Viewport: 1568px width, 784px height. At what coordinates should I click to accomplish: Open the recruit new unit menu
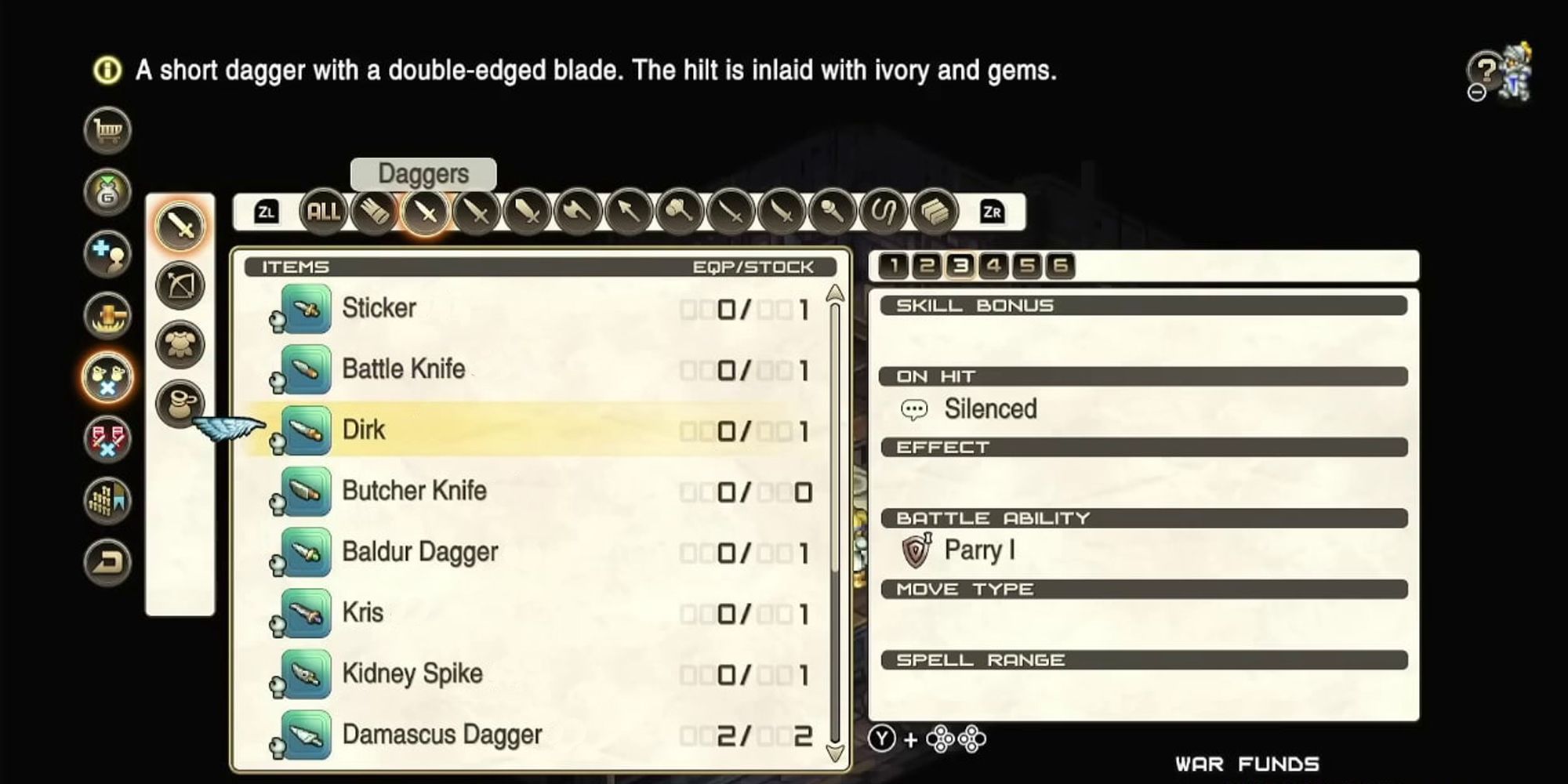107,251
